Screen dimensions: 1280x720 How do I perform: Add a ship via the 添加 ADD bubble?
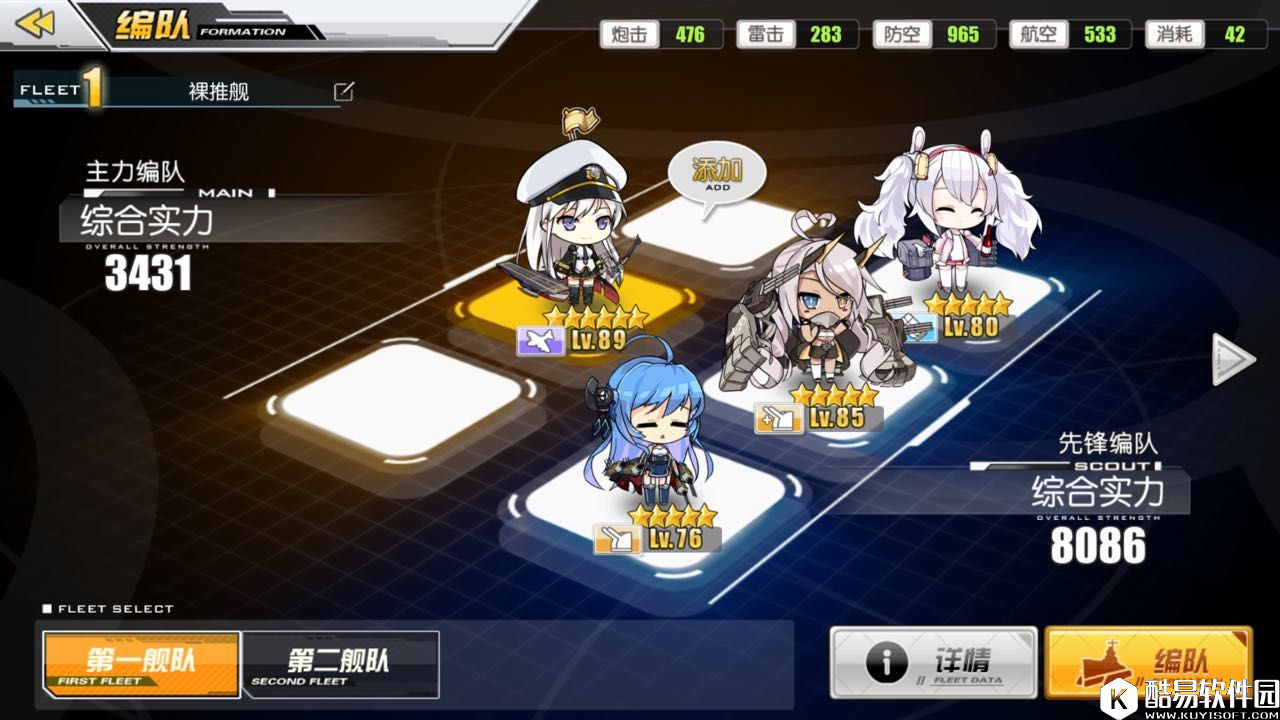[x=717, y=176]
